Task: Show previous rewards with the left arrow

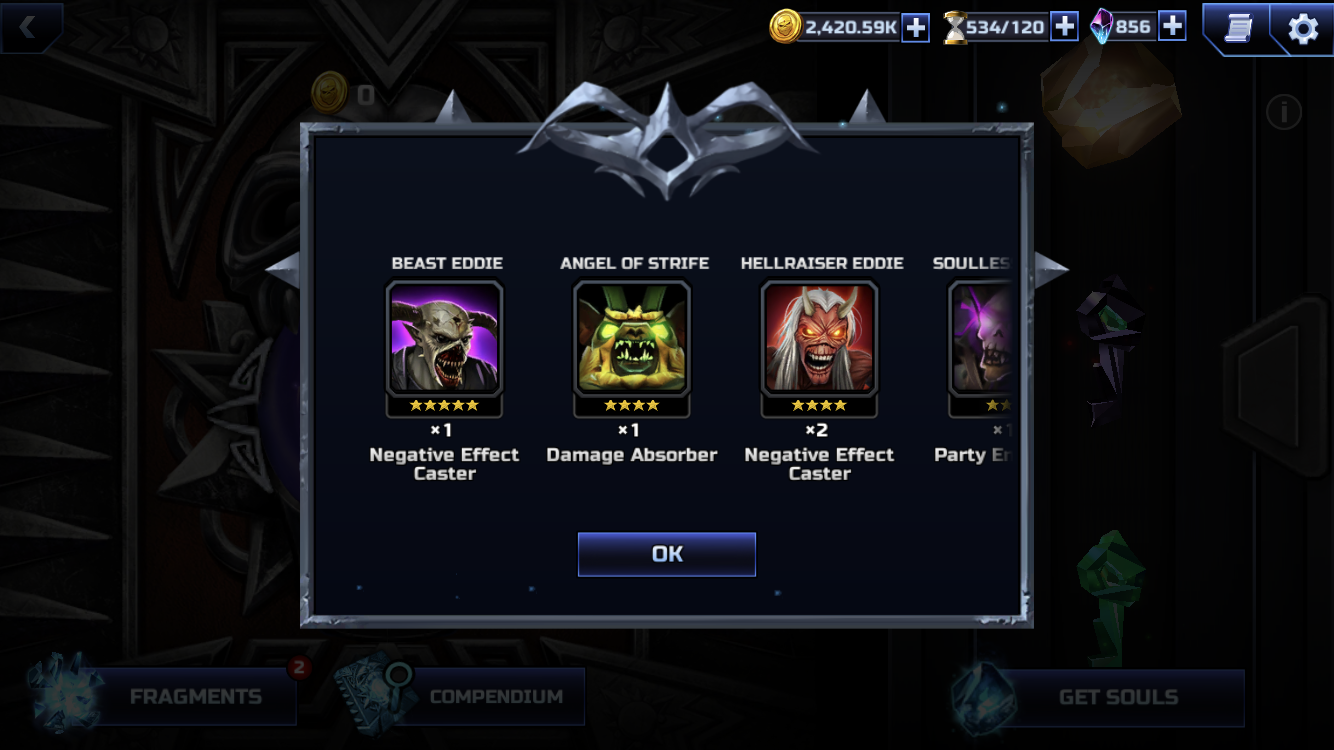Action: [284, 266]
